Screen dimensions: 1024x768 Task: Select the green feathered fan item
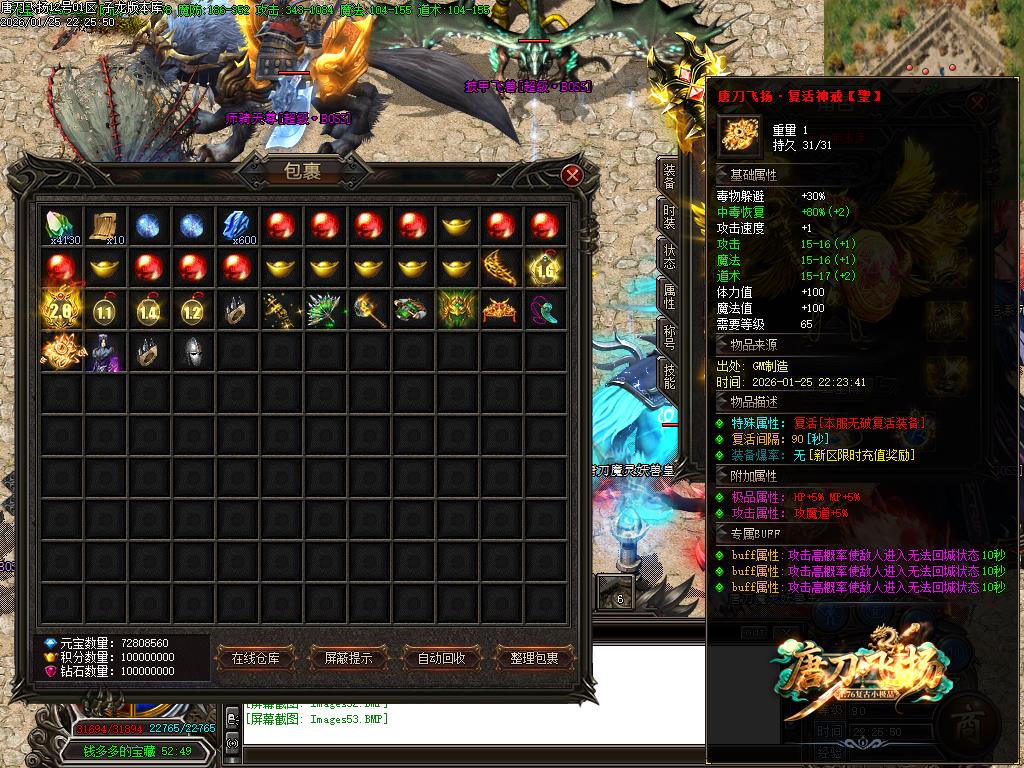coord(325,311)
